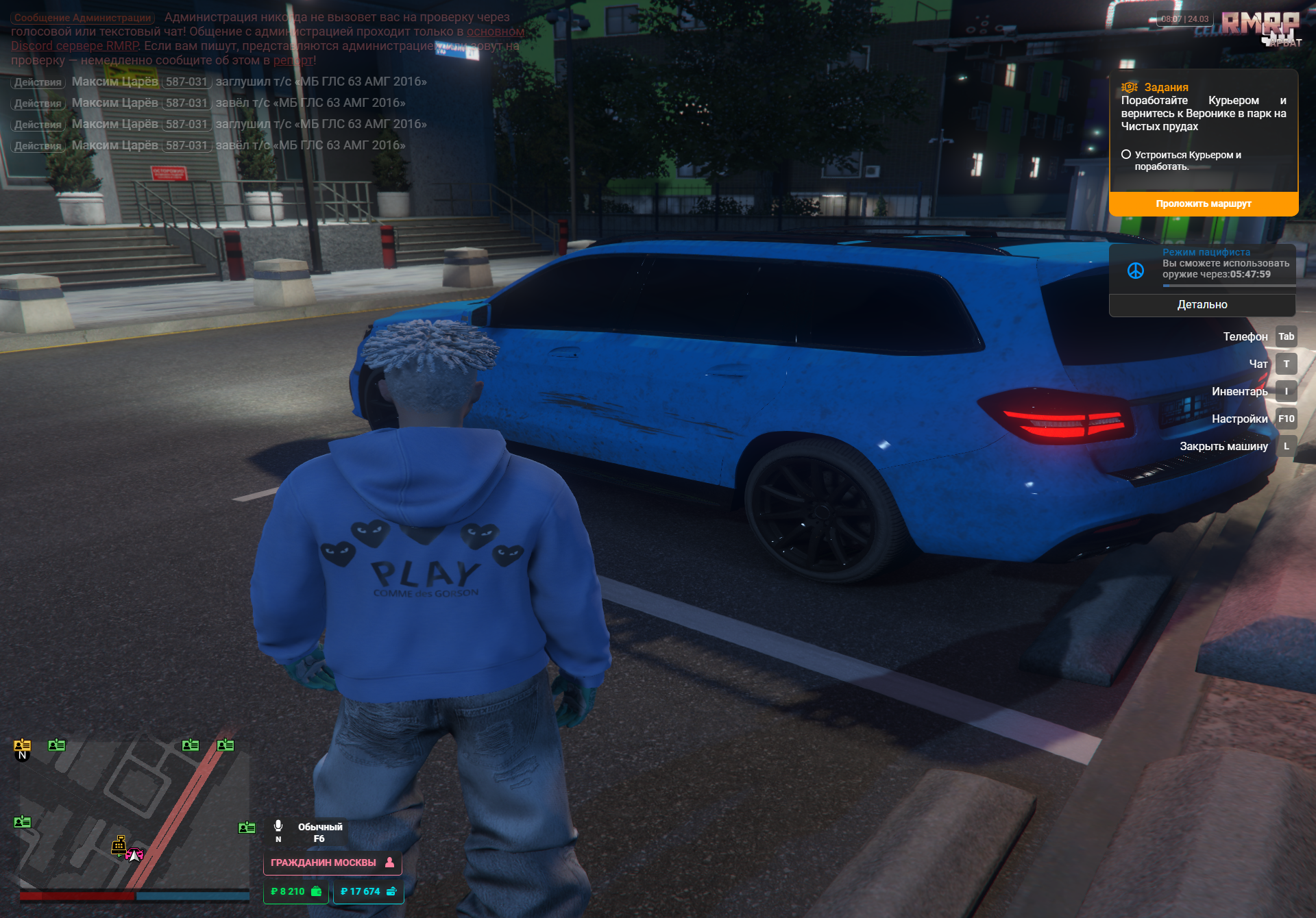This screenshot has width=1316, height=918.
Task: Toggle the microphone voice mode icon
Action: [278, 826]
